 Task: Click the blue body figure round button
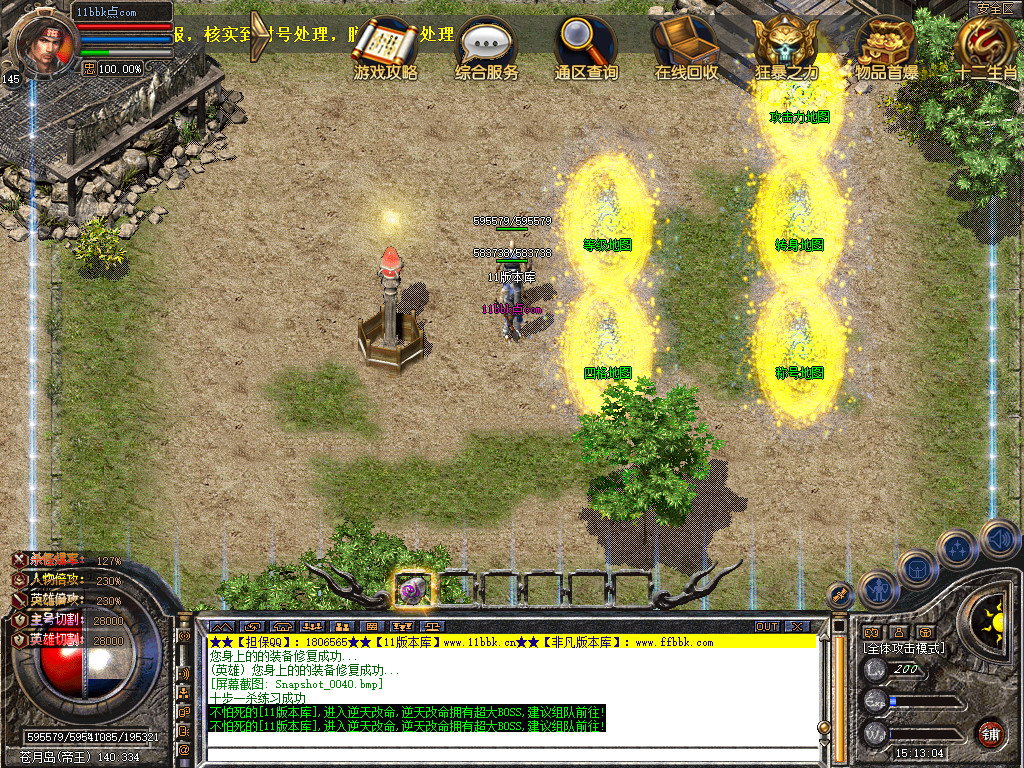tap(878, 589)
